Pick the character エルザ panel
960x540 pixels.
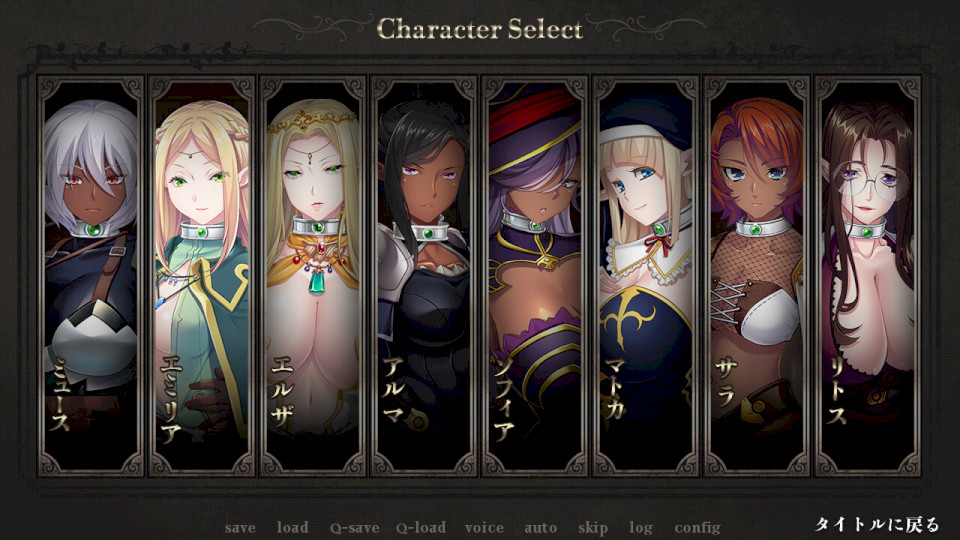click(312, 275)
